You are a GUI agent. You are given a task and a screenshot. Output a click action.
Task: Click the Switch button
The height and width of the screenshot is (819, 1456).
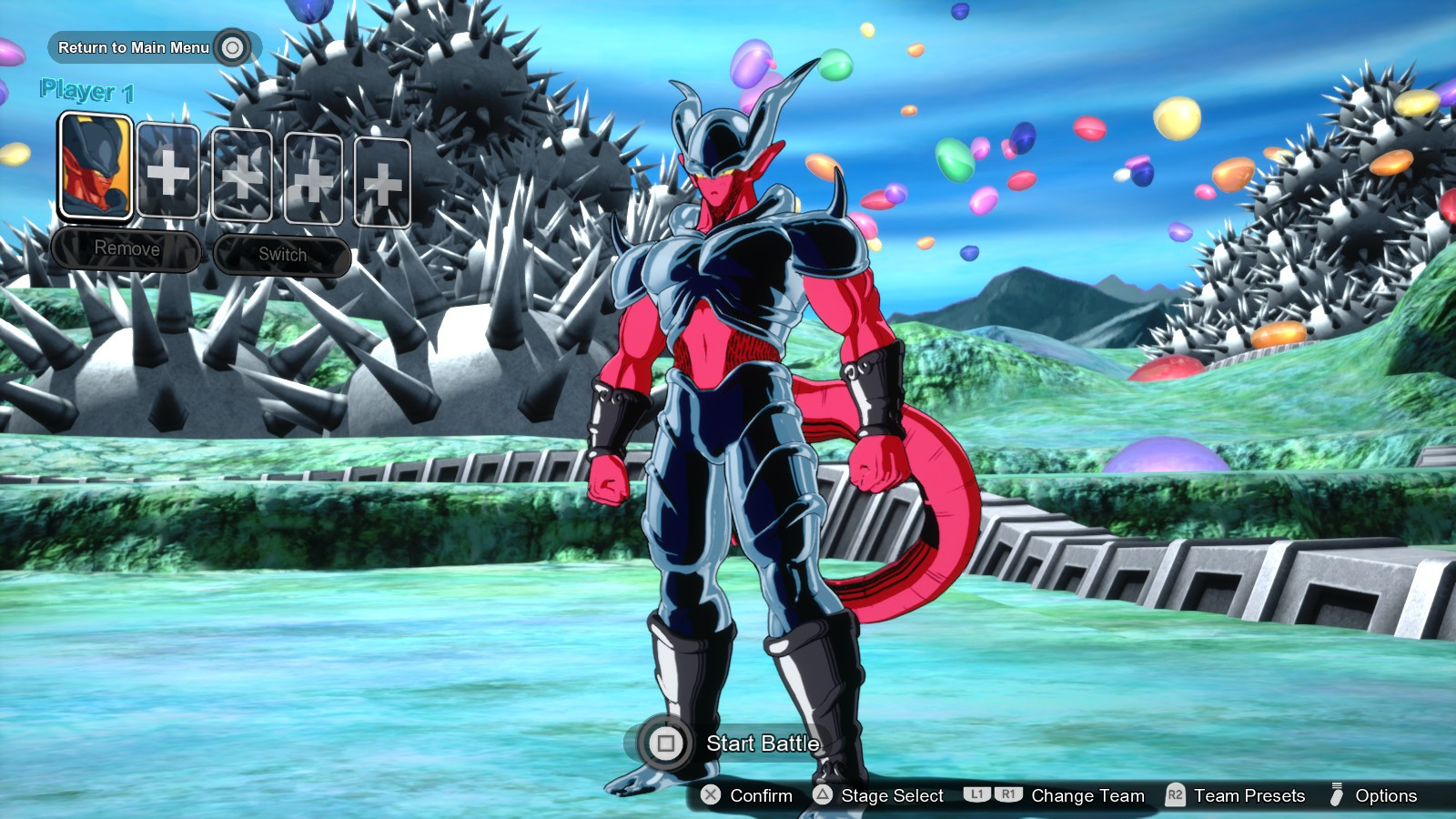[281, 255]
